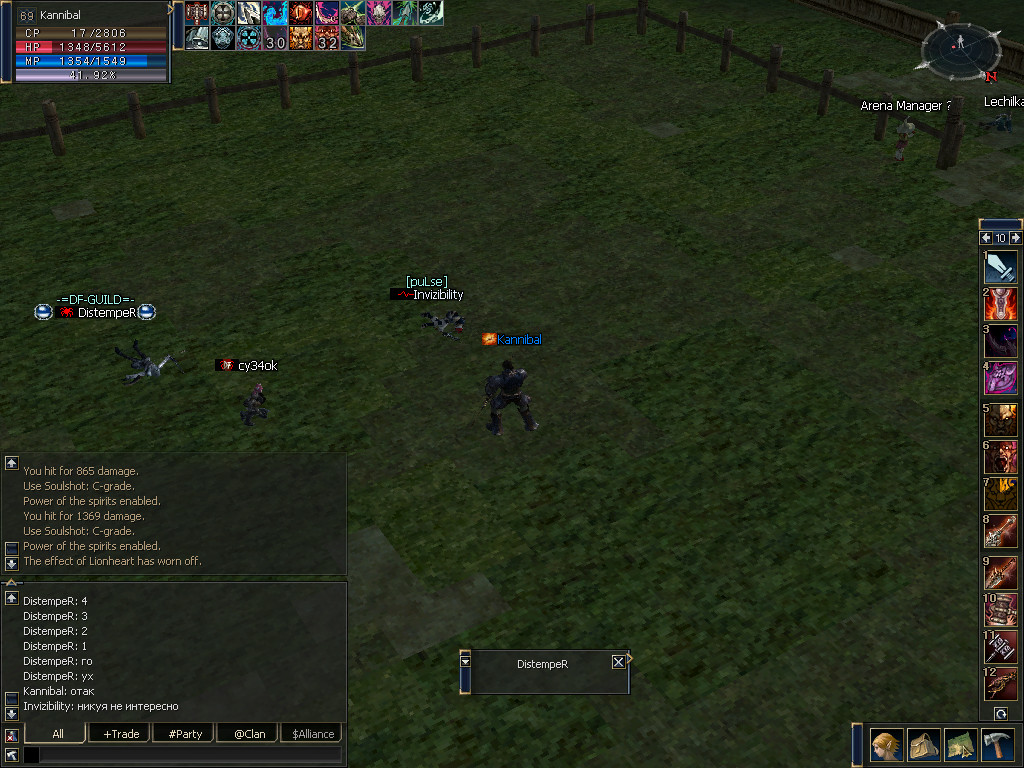Open the #Party chat tab
Viewport: 1024px width, 768px height.
tap(185, 734)
